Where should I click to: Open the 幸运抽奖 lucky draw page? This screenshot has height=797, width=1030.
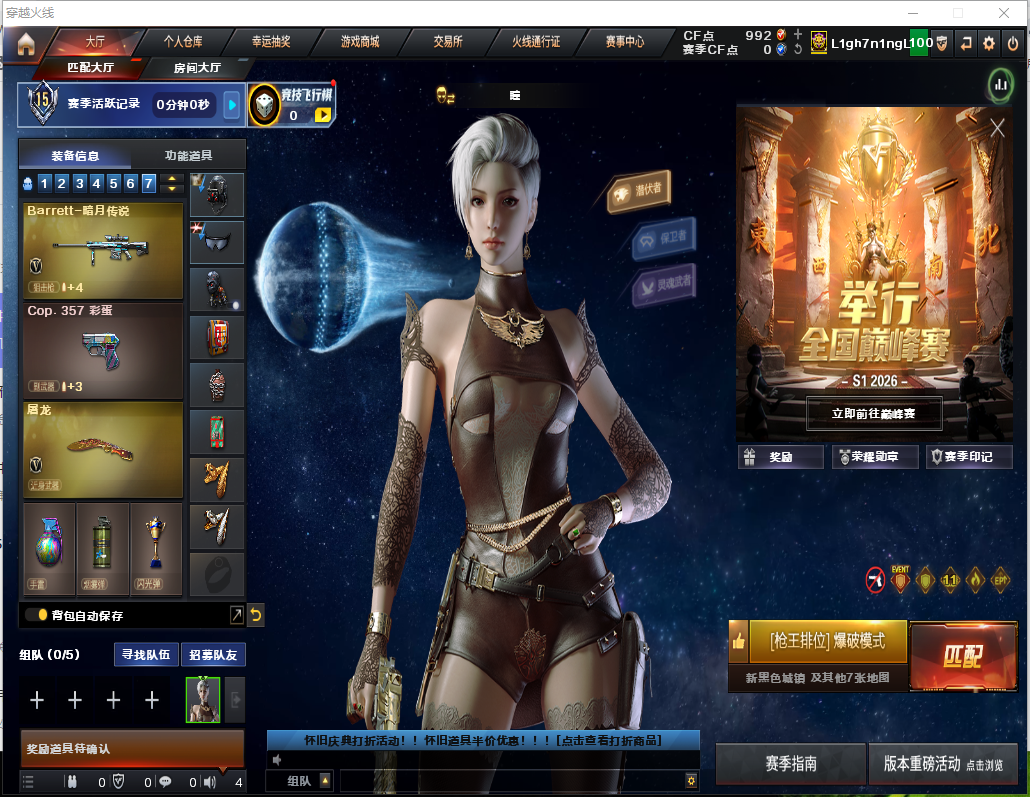(271, 42)
